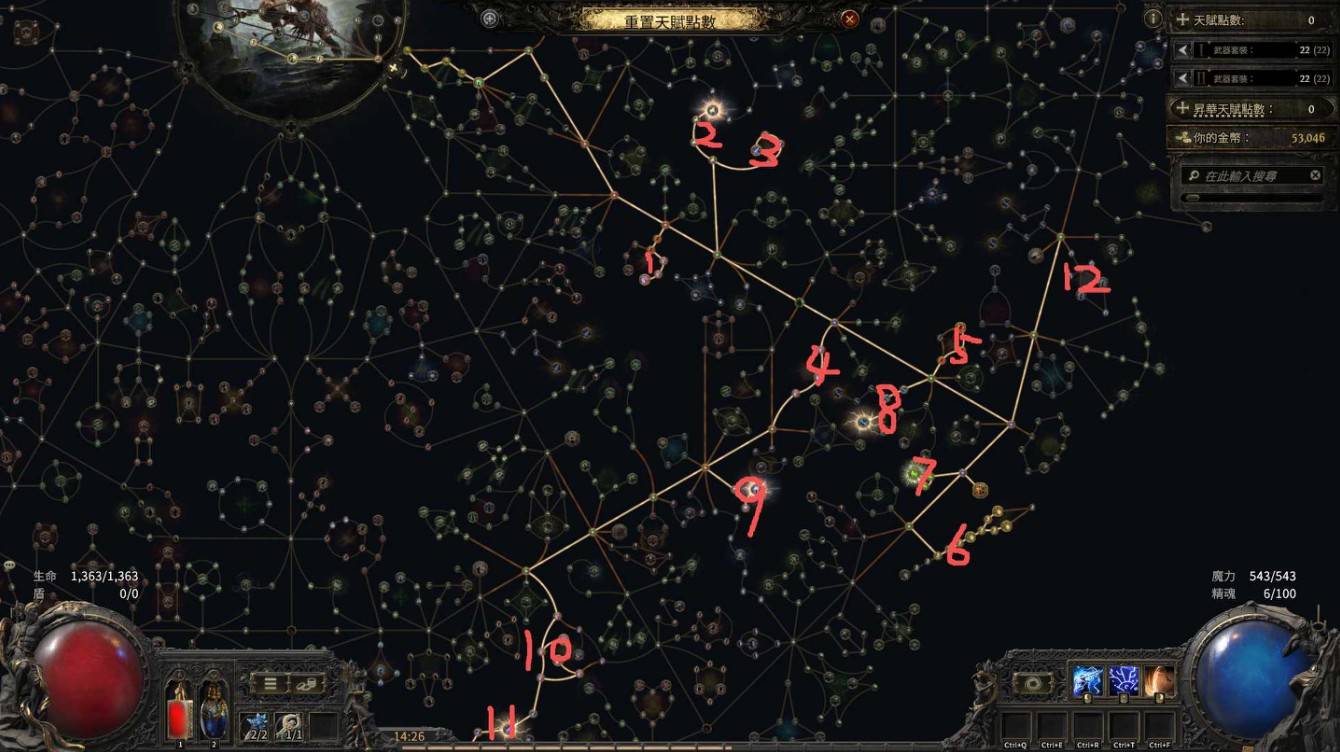Focus the 在此輸入搜尋 search field

pyautogui.click(x=1250, y=175)
